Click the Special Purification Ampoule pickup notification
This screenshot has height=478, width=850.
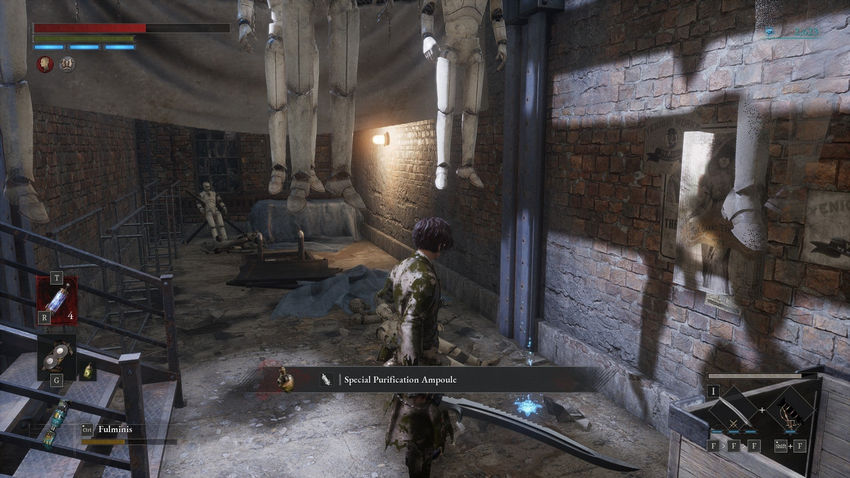click(x=430, y=379)
